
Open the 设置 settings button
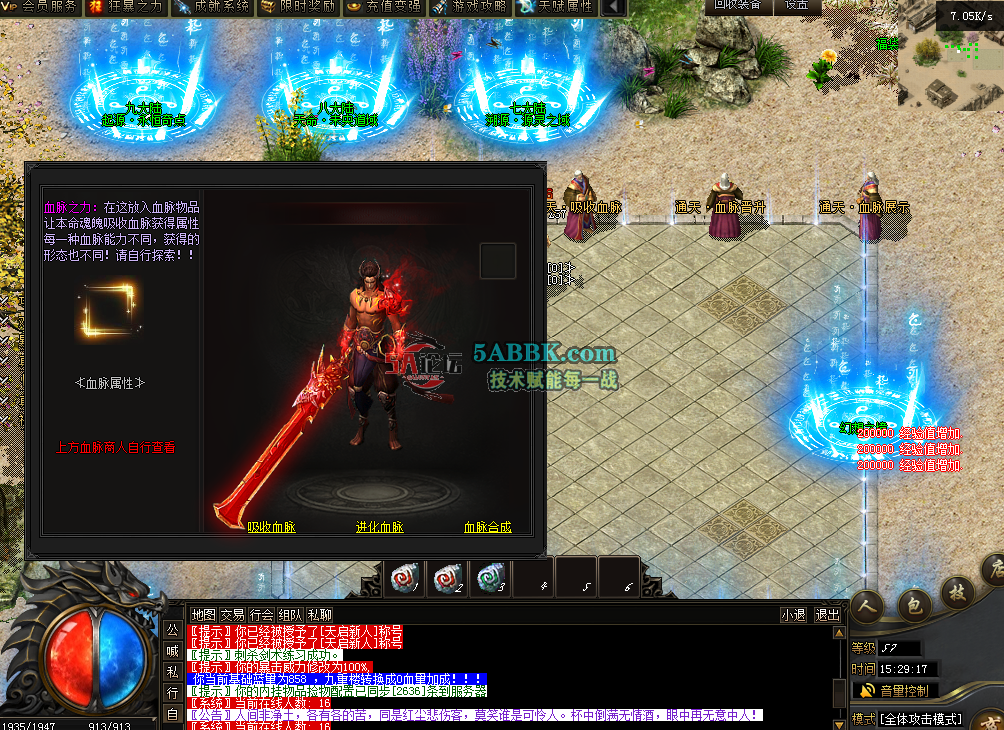point(797,5)
